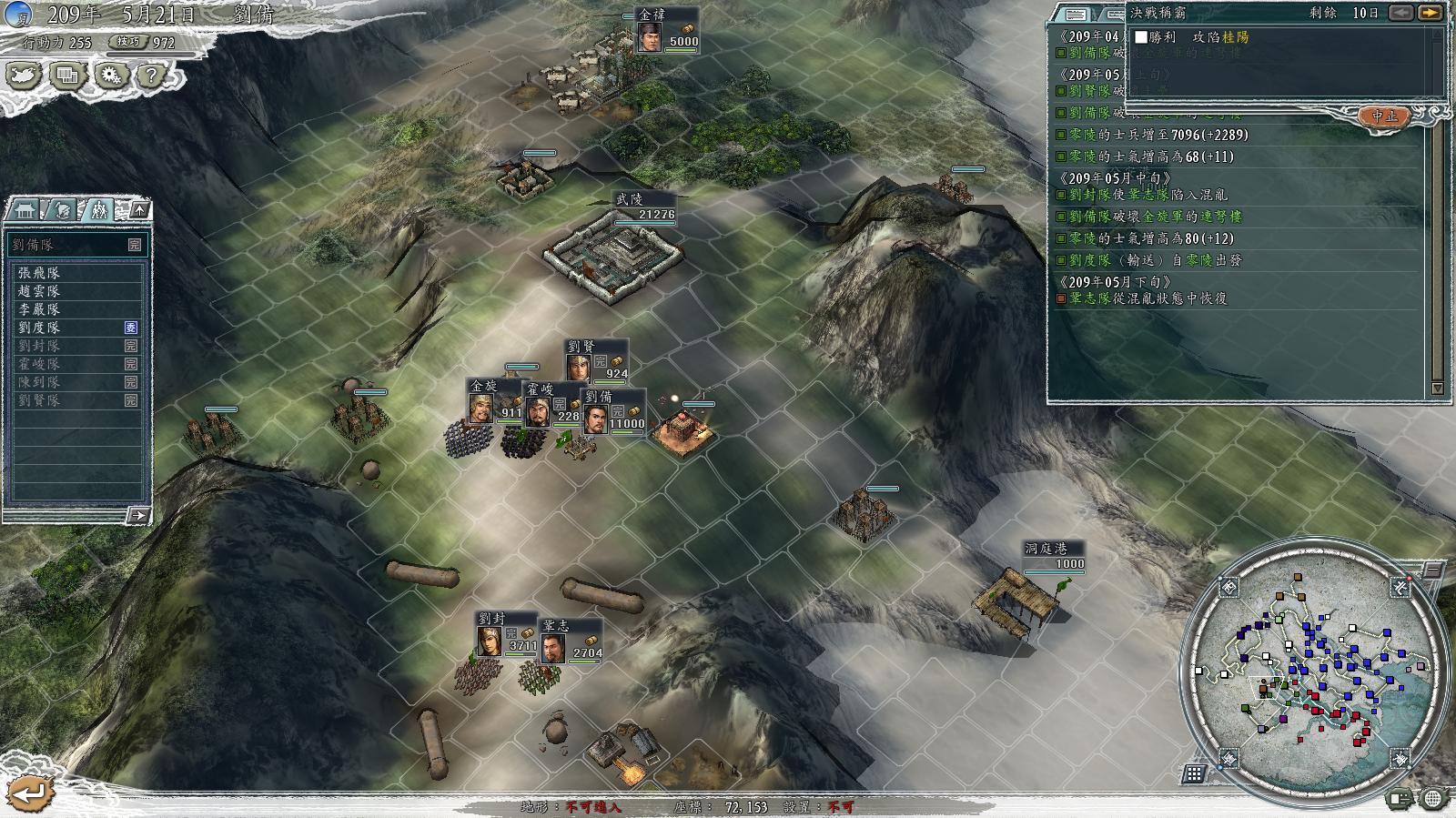
Task: Select 李嚴隊 in the unit list
Action: coord(39,309)
